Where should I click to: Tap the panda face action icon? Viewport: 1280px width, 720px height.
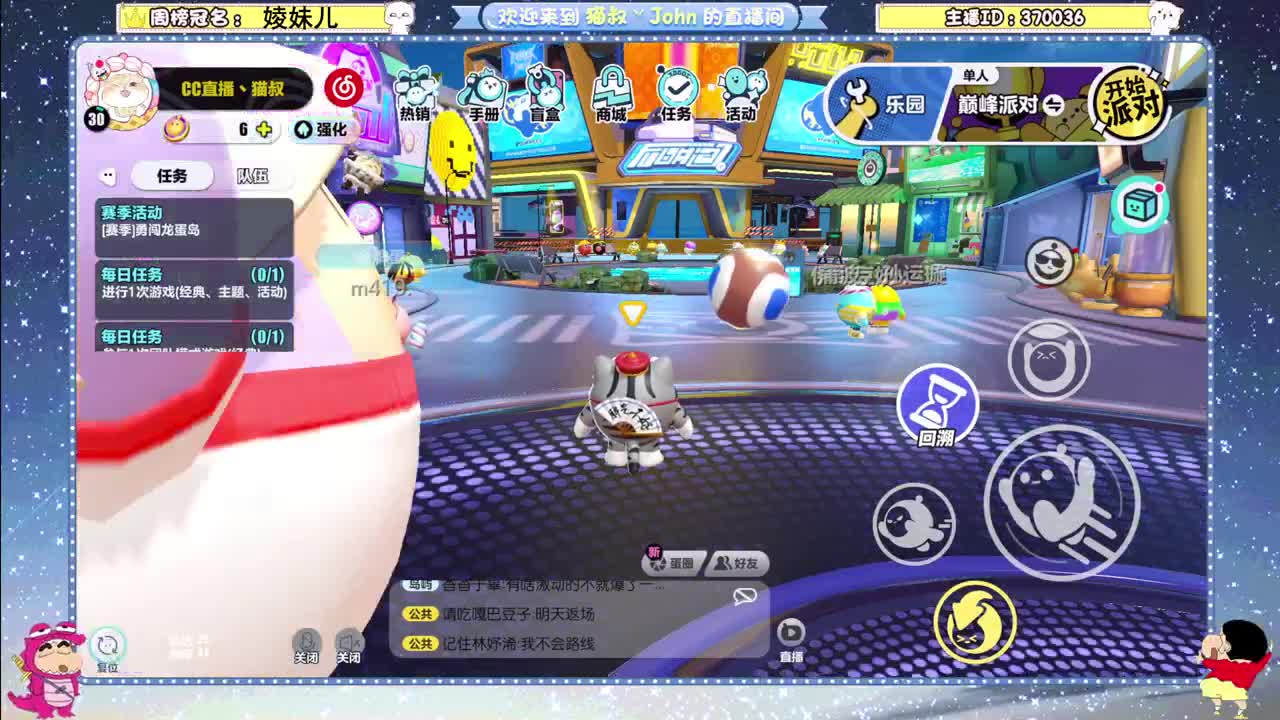pos(1051,259)
